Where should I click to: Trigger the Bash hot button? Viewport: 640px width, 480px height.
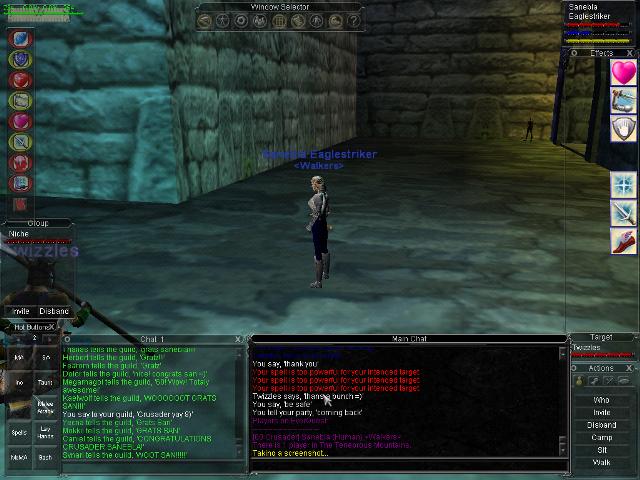click(x=46, y=457)
